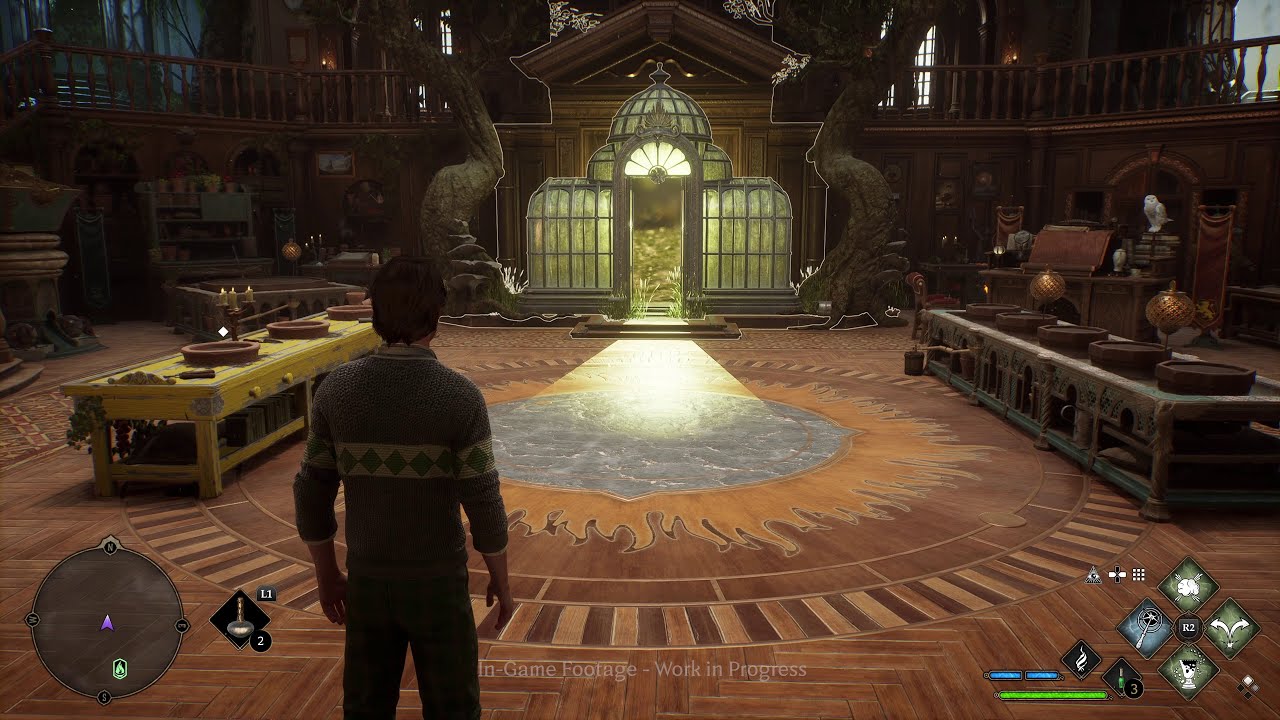The image size is (1280, 720).
Task: Click the circular minimap
Action: tap(107, 623)
